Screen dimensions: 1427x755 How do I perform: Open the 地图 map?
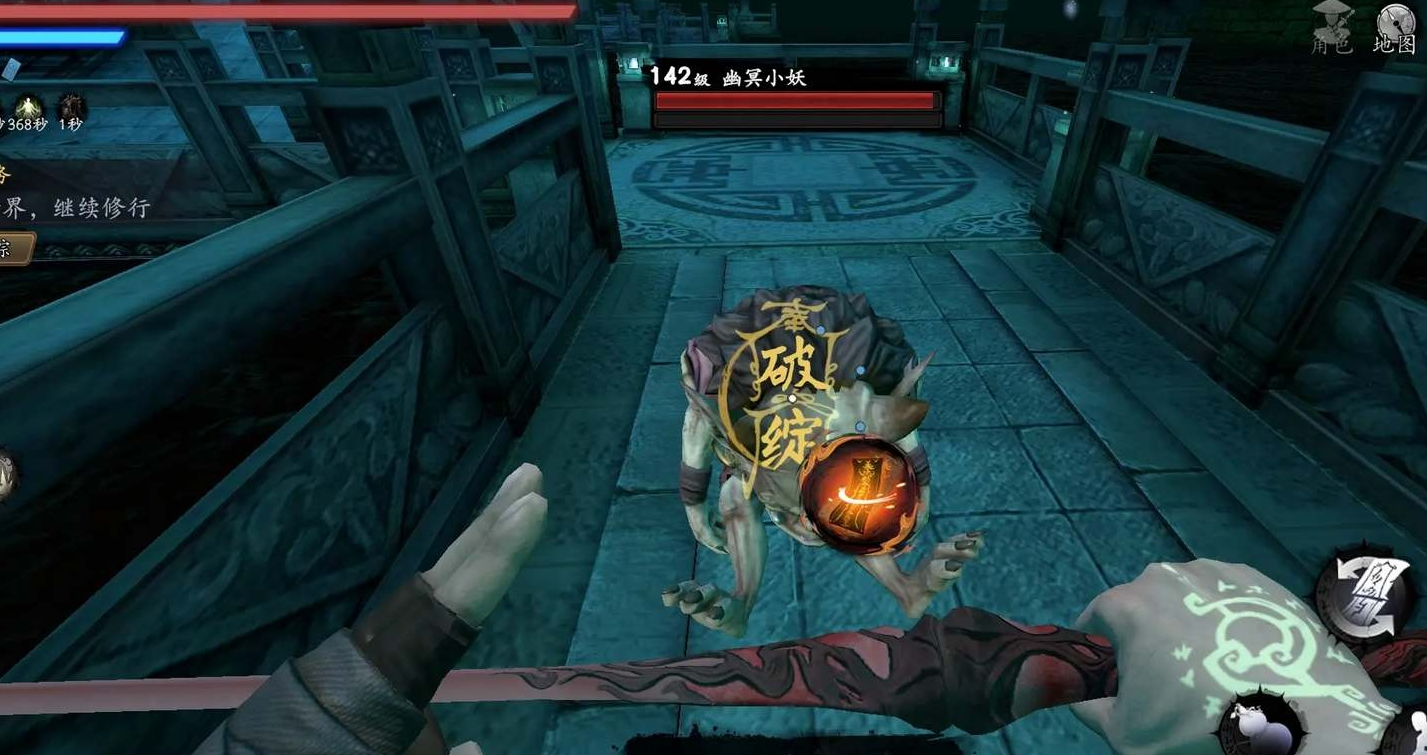point(1395,28)
